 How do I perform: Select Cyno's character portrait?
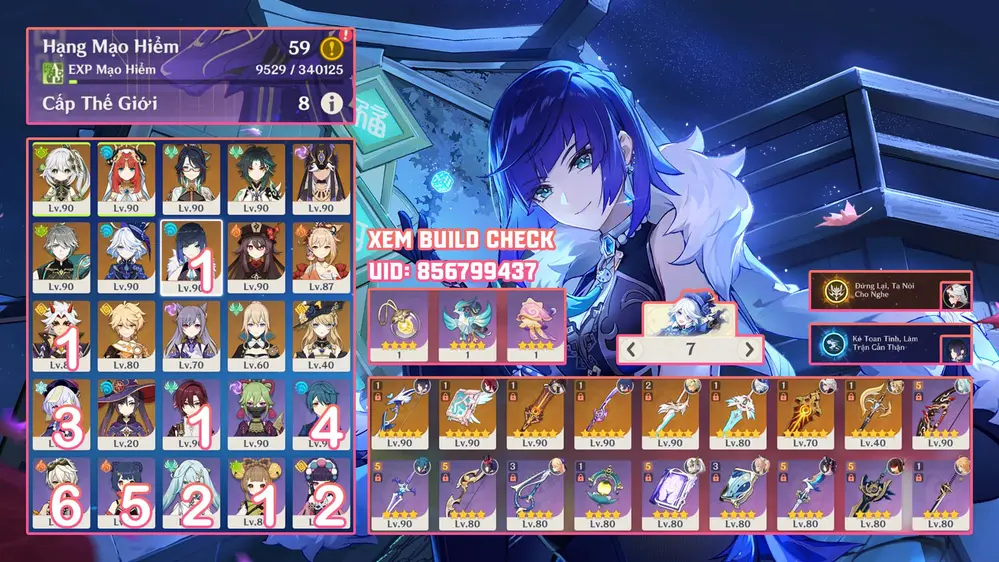pos(321,177)
